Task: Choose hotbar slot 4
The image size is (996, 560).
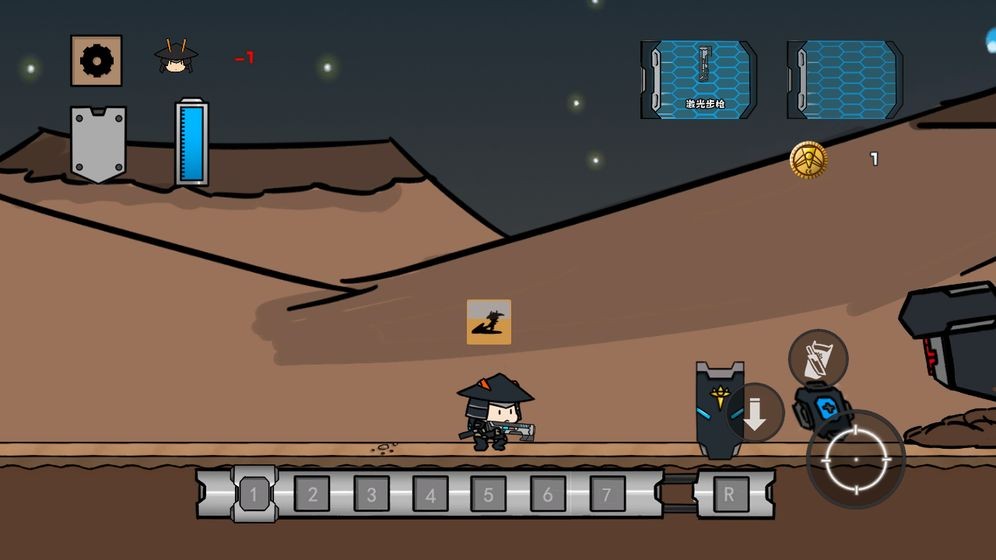Action: pos(430,494)
